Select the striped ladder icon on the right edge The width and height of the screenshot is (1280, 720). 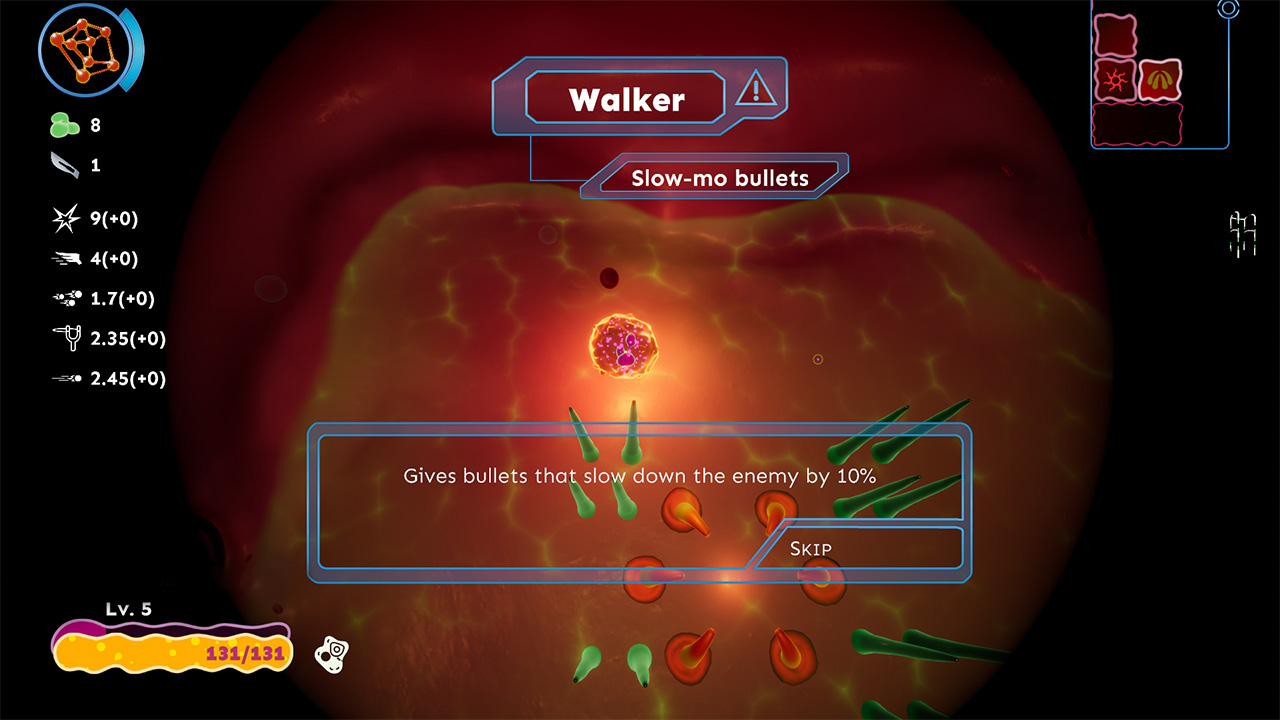1244,233
